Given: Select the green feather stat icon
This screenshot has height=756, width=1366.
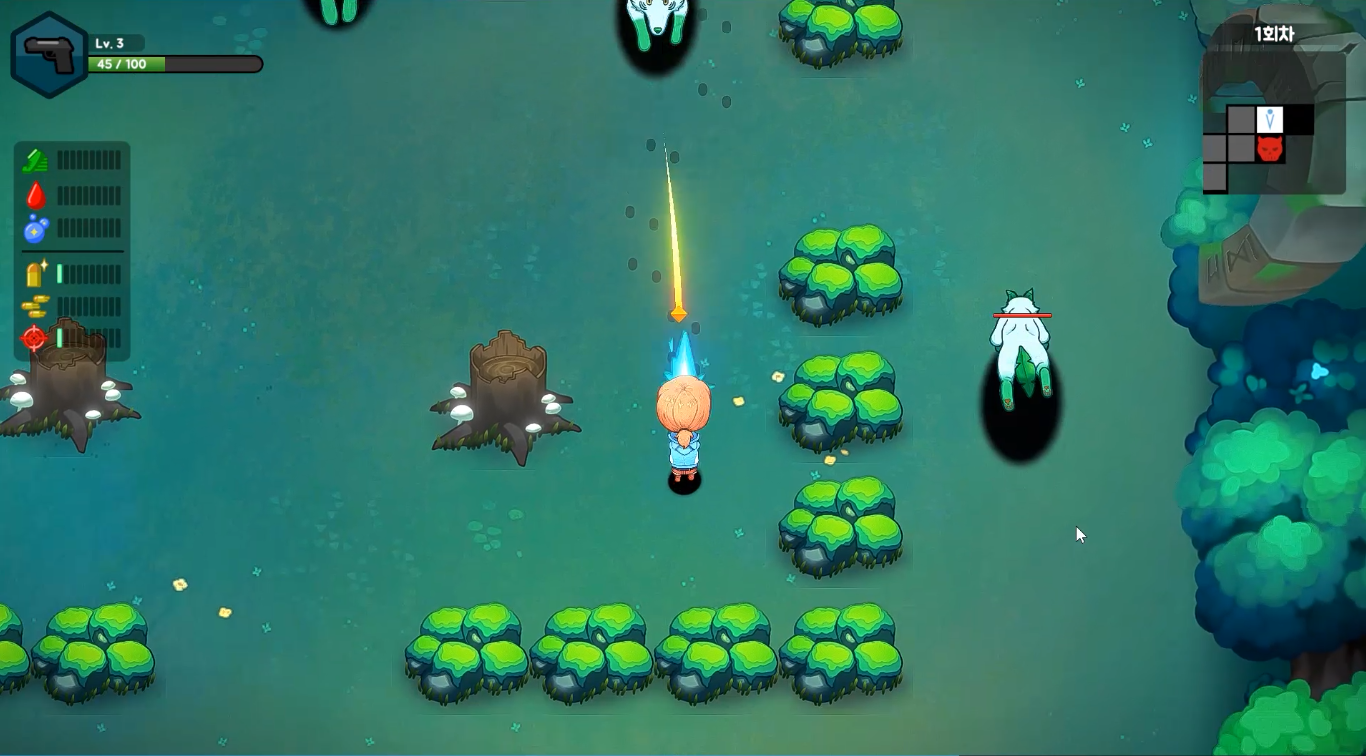Looking at the screenshot, I should (x=35, y=160).
